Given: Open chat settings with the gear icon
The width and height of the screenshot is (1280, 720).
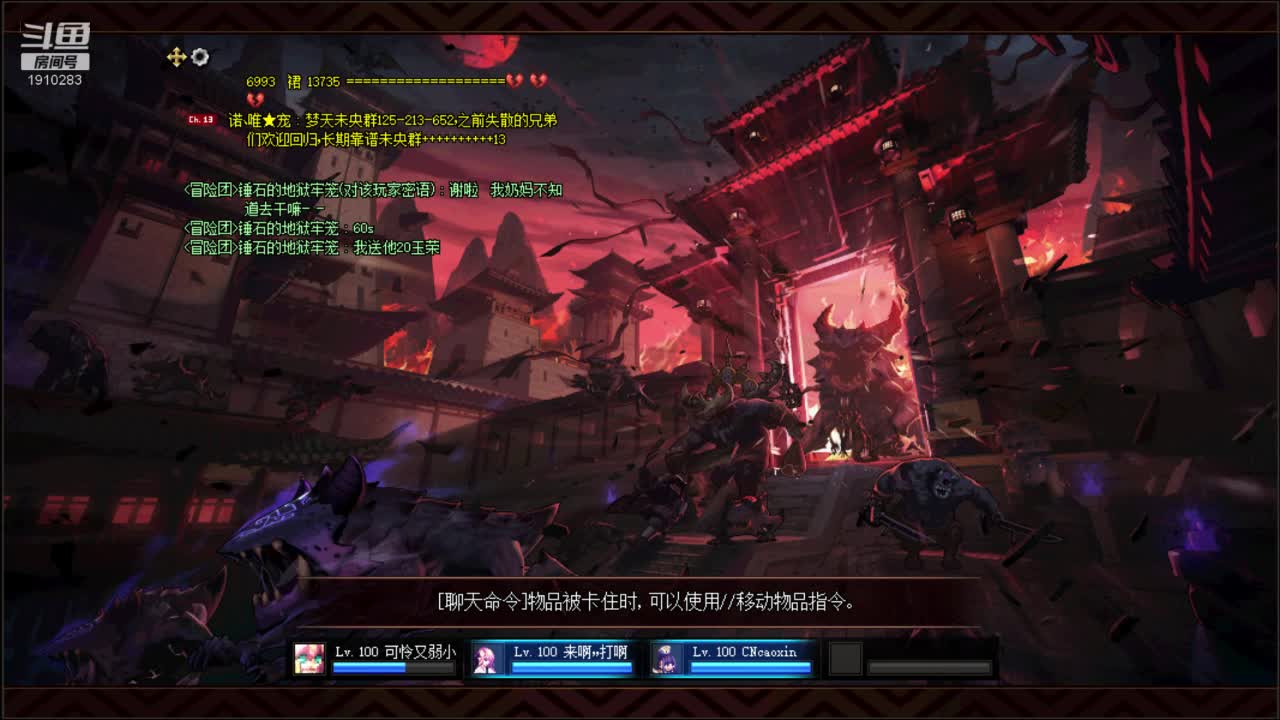Looking at the screenshot, I should tap(200, 57).
